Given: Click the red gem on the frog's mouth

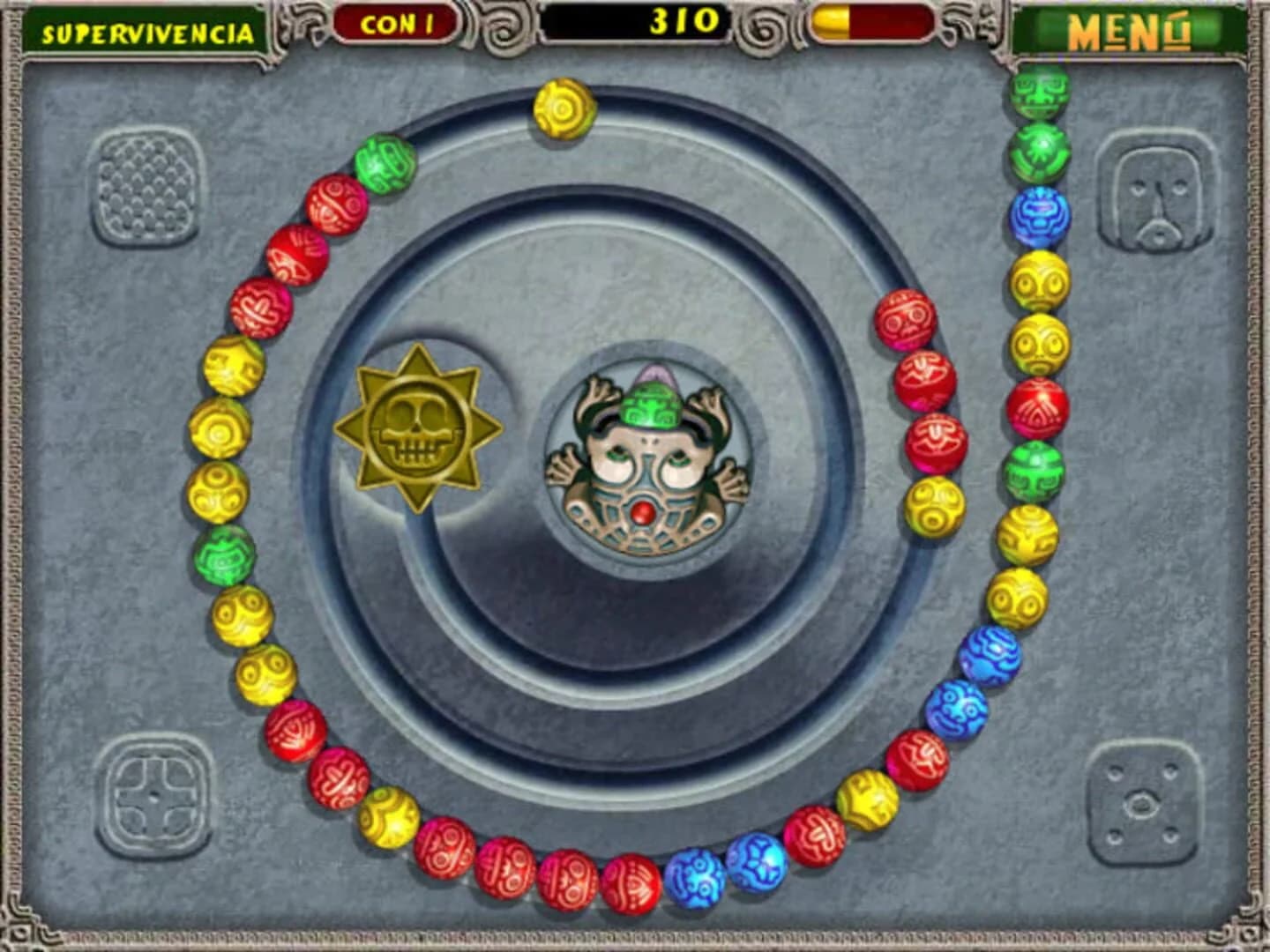Looking at the screenshot, I should [643, 509].
